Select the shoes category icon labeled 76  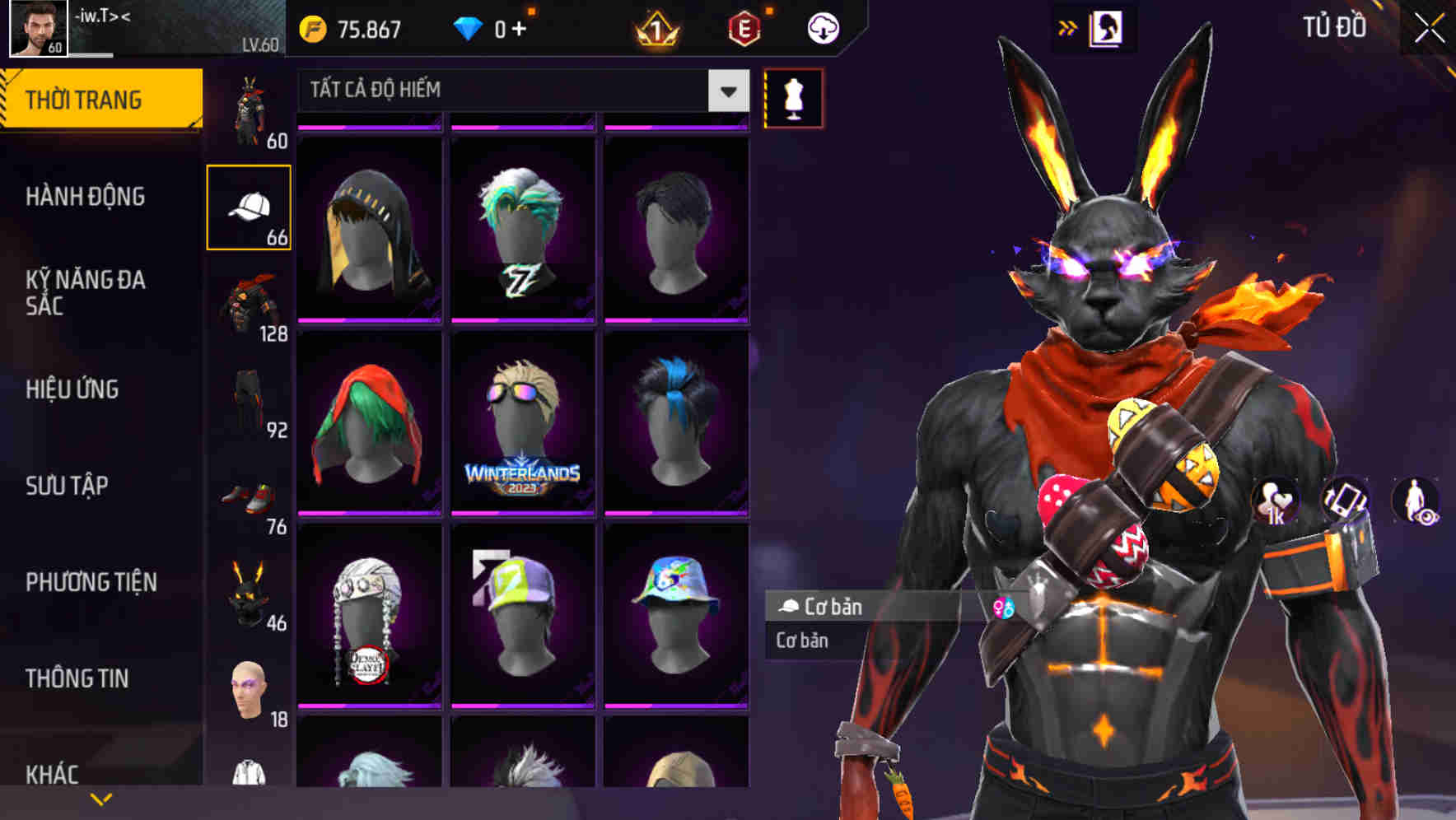250,494
